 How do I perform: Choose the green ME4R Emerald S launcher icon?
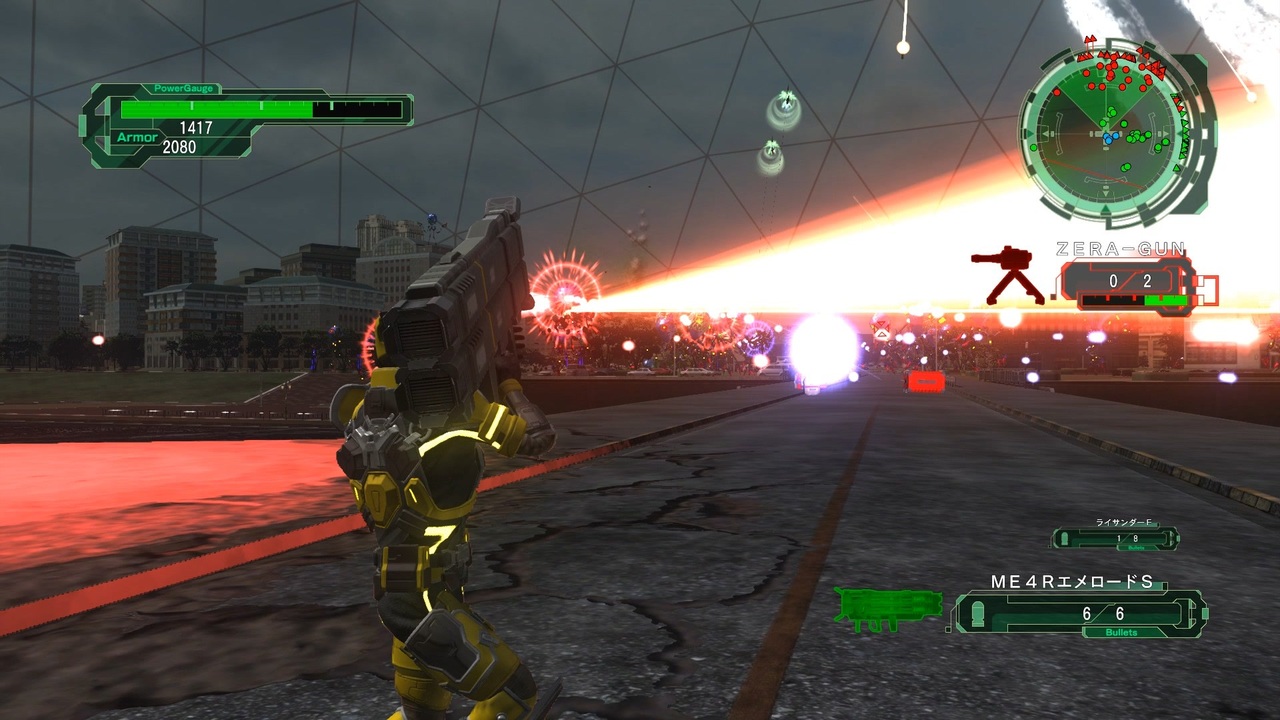point(887,610)
